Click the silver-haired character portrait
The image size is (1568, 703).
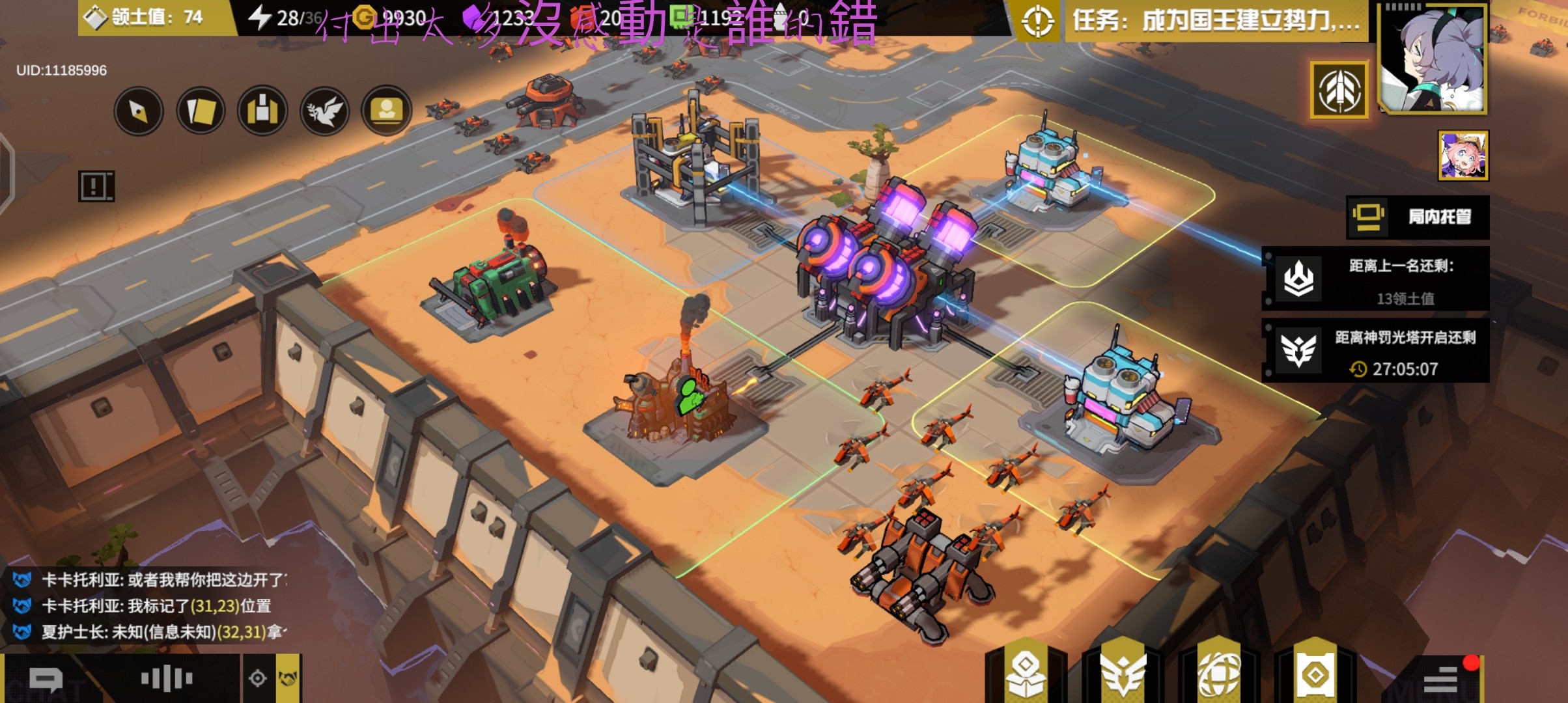point(1433,59)
